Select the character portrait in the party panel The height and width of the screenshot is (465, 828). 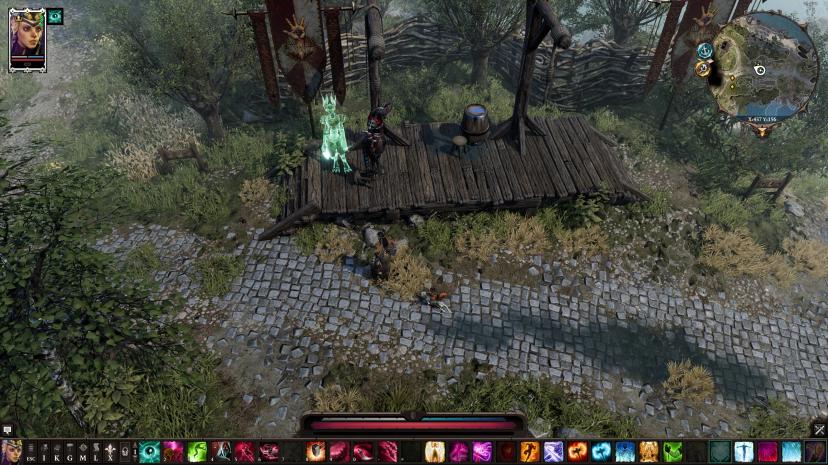coord(27,38)
